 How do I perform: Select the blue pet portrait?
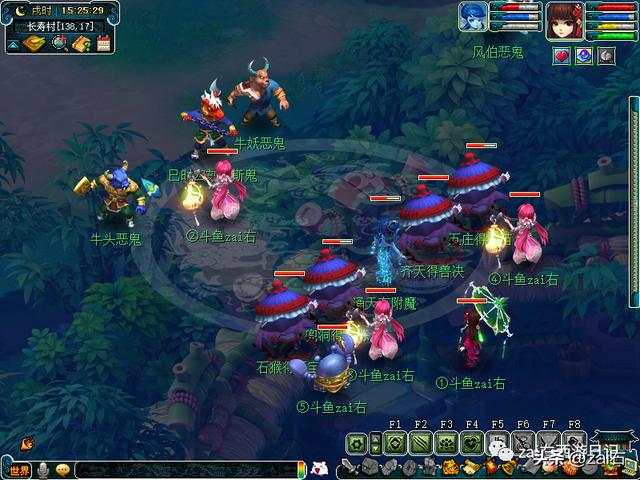pyautogui.click(x=472, y=17)
